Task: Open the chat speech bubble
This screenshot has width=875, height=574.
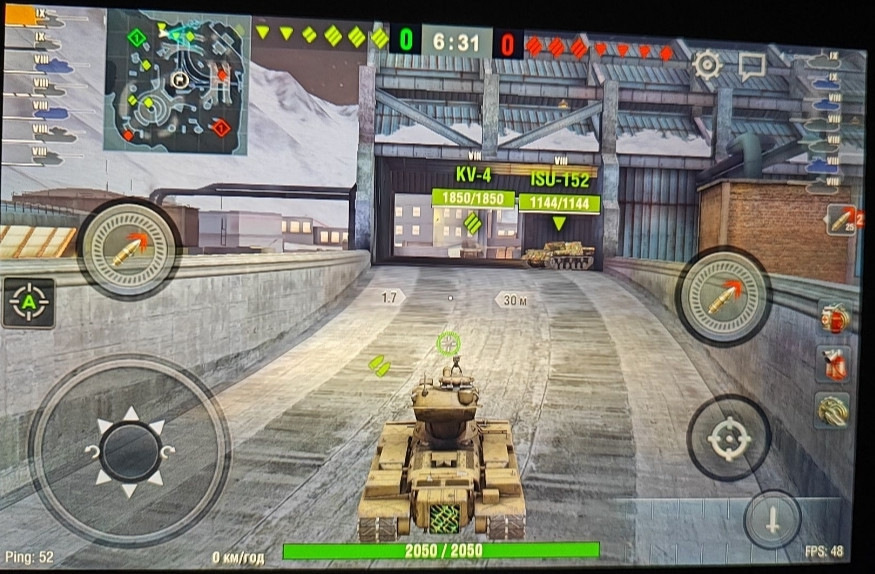Action: click(x=751, y=66)
